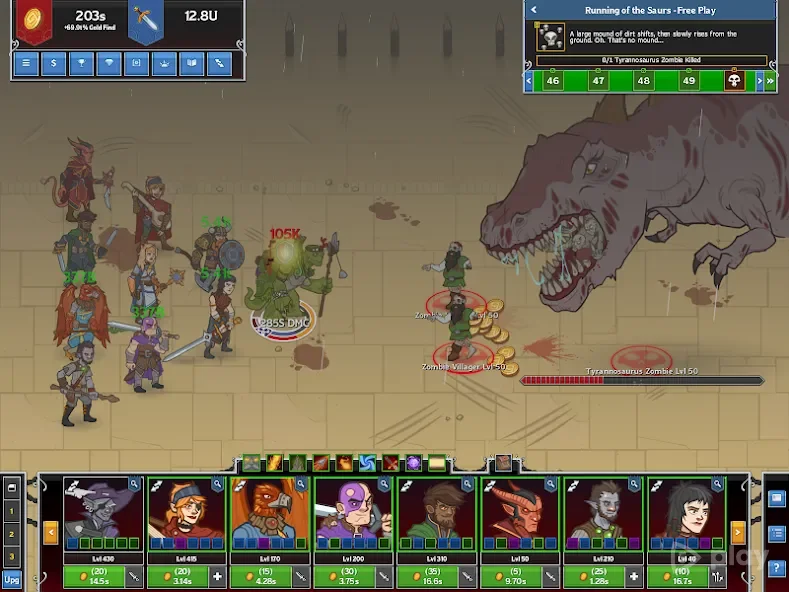Select area 46 on the level bar
The width and height of the screenshot is (789, 592).
coord(553,81)
